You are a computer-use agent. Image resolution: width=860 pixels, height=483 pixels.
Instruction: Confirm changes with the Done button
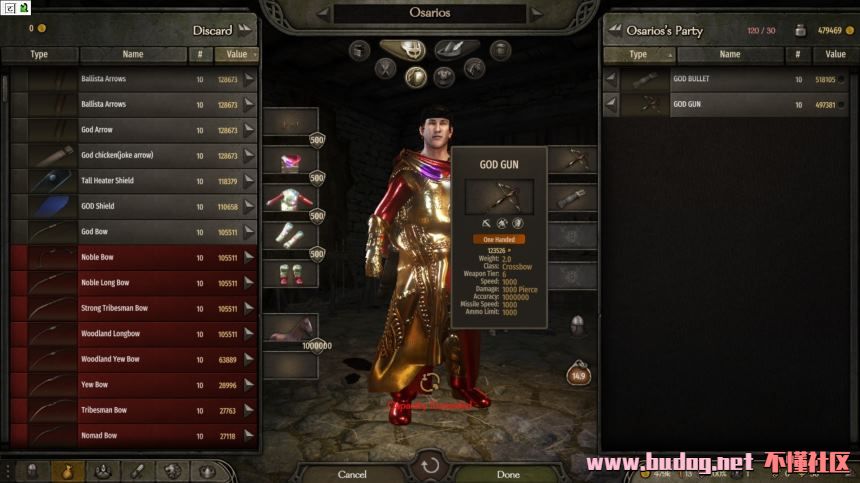[508, 473]
